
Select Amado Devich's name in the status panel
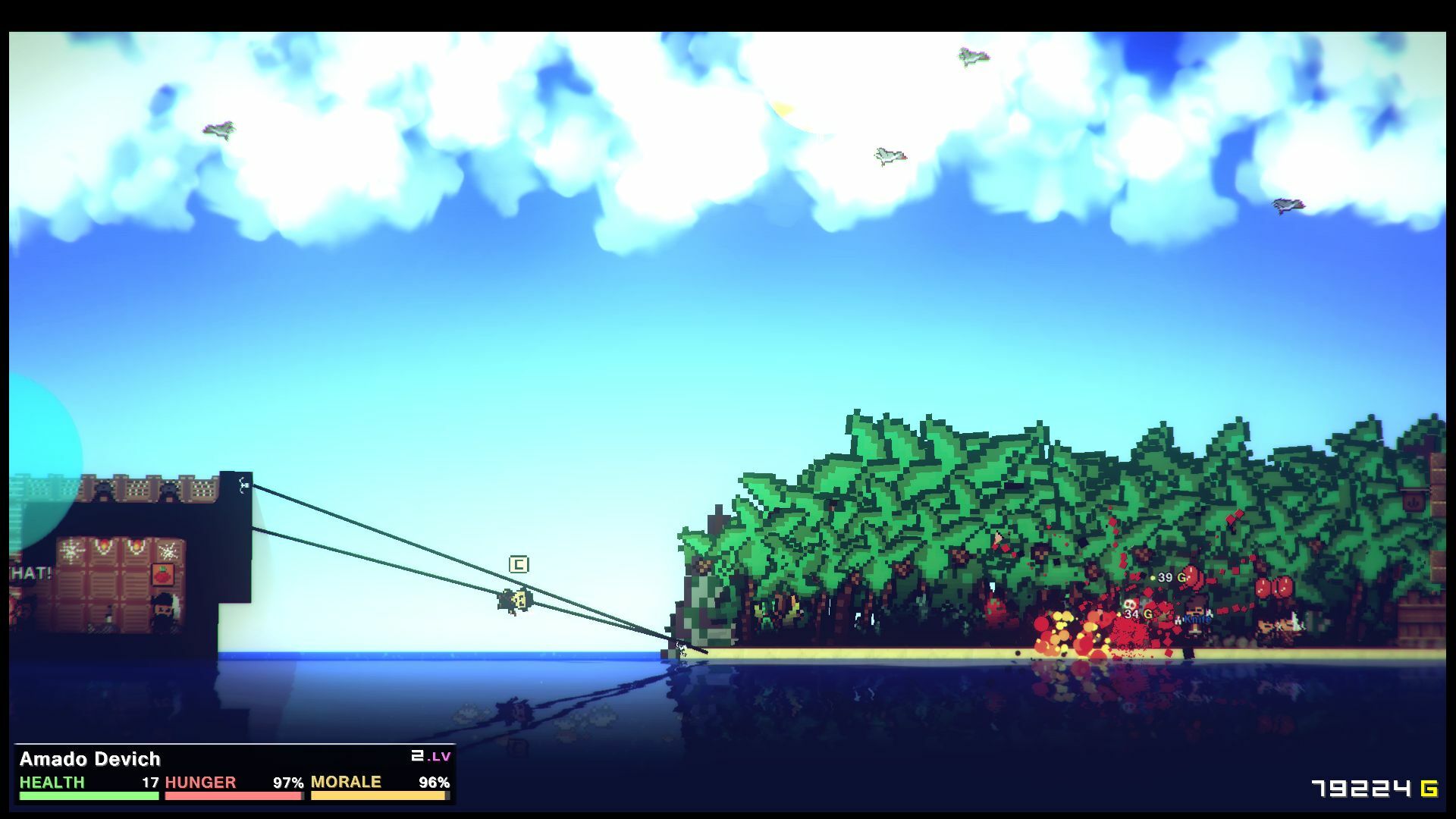(91, 759)
